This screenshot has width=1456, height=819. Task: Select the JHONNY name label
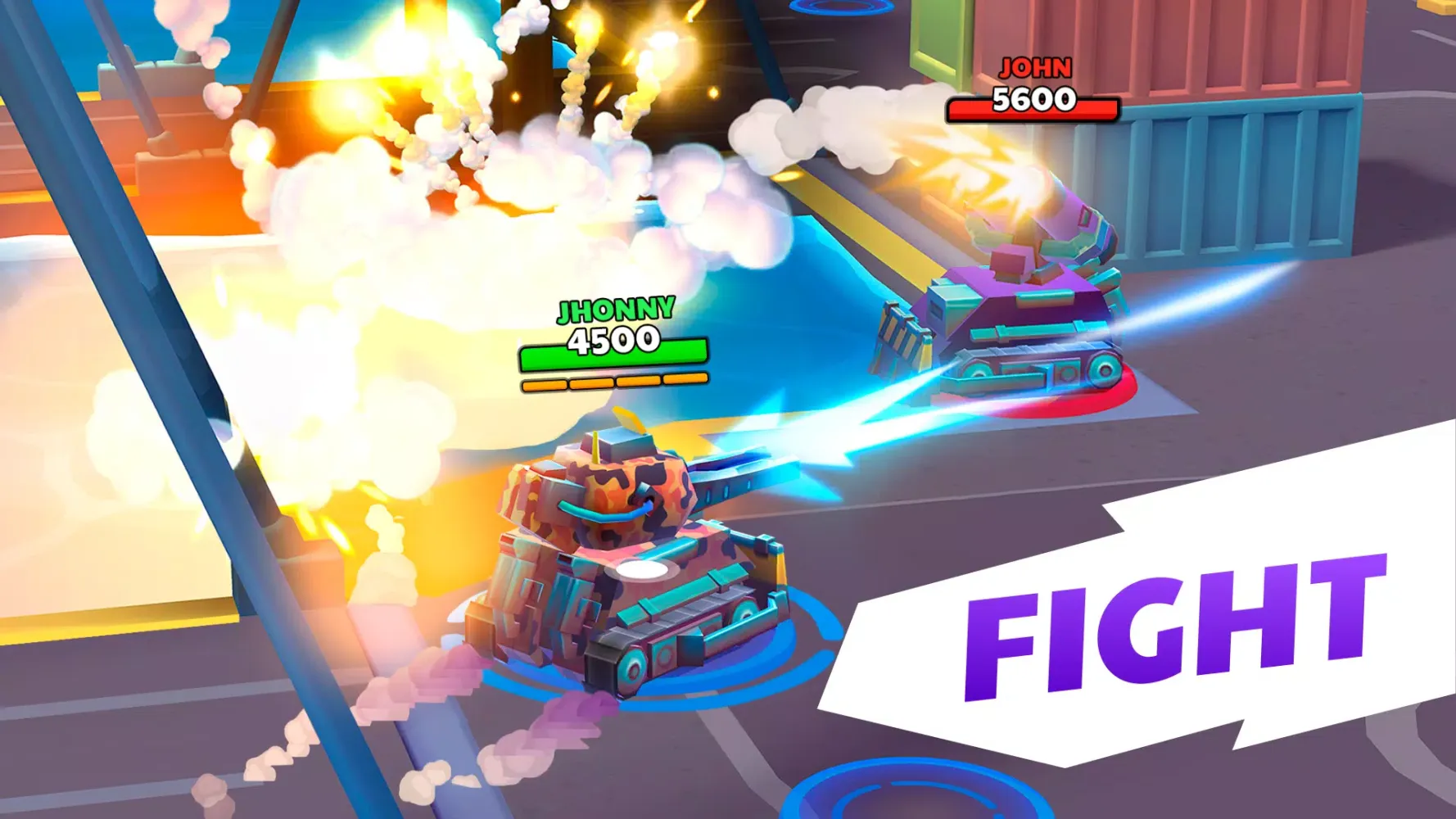point(614,310)
